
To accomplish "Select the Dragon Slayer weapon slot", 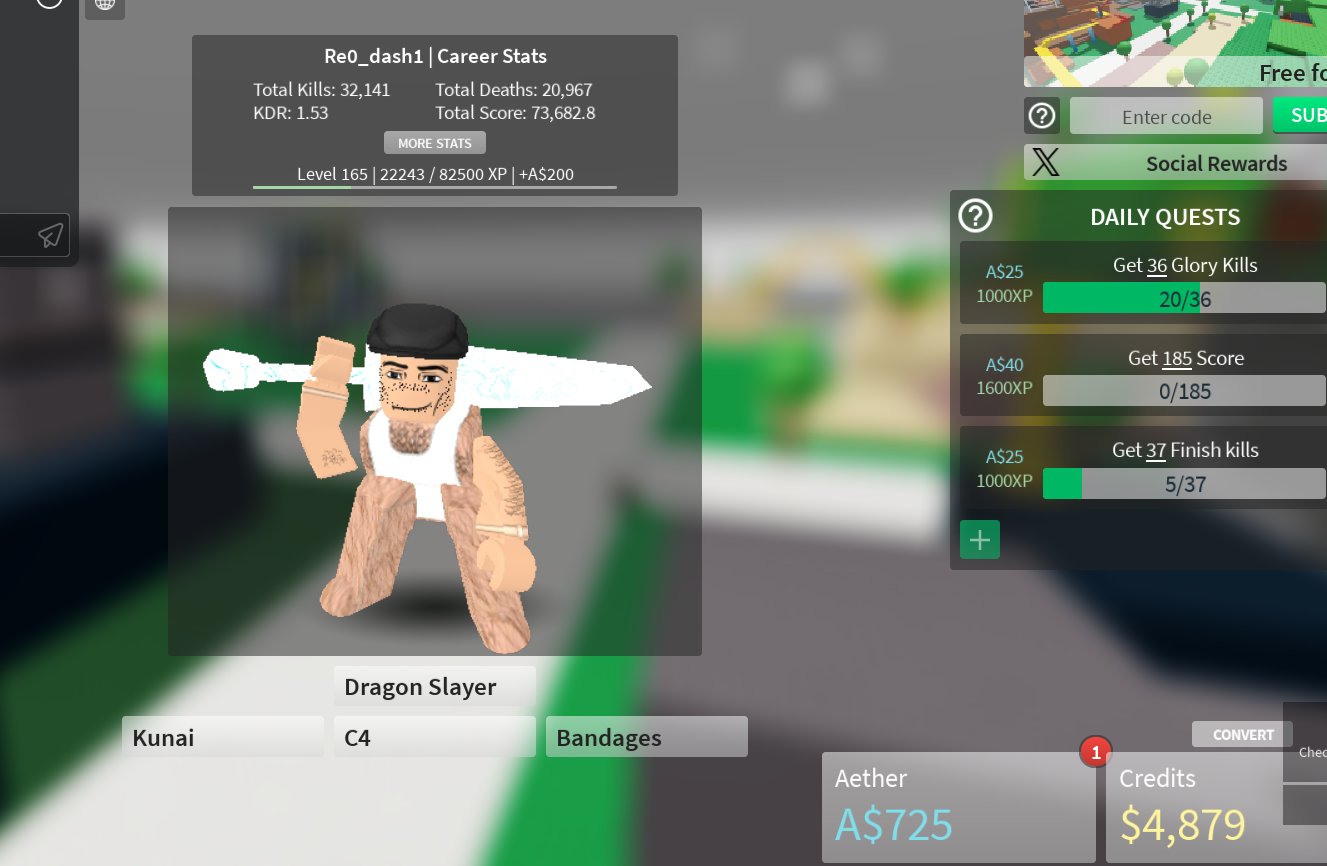I will tap(434, 686).
